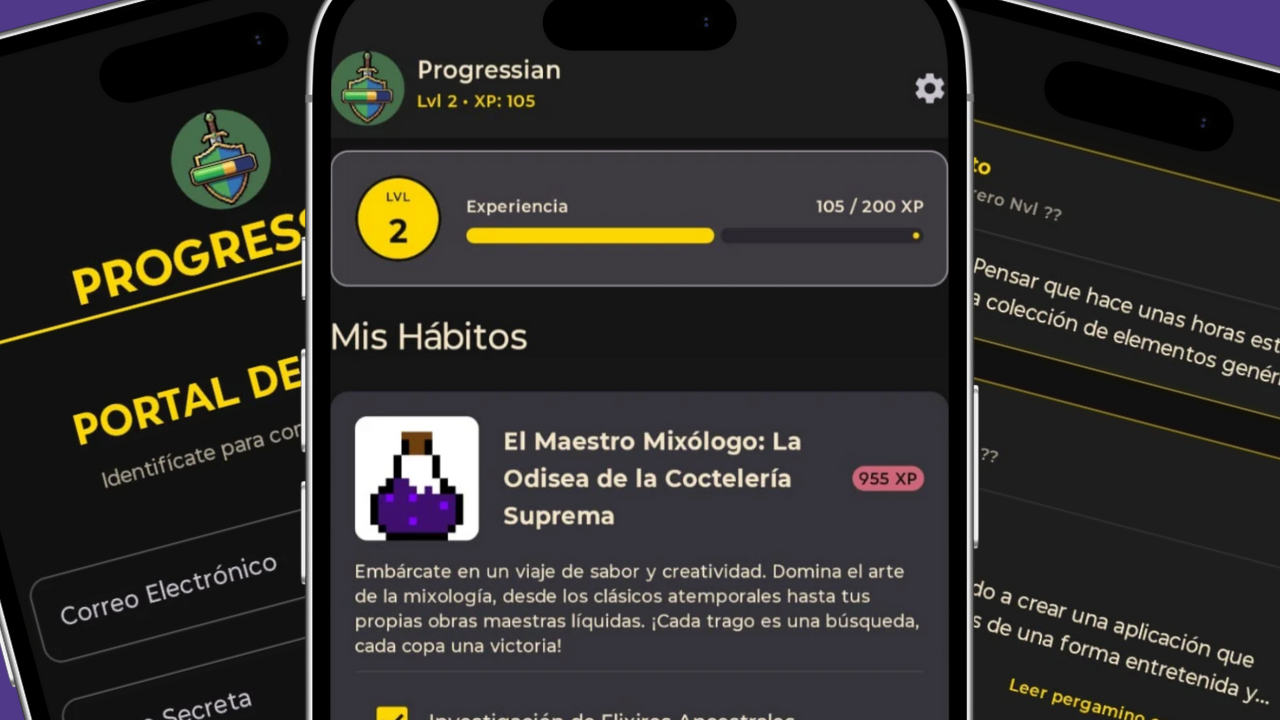The height and width of the screenshot is (720, 1280).
Task: Tap the sword-and-shield emblem above PROGRESSIAN
Action: (220, 158)
